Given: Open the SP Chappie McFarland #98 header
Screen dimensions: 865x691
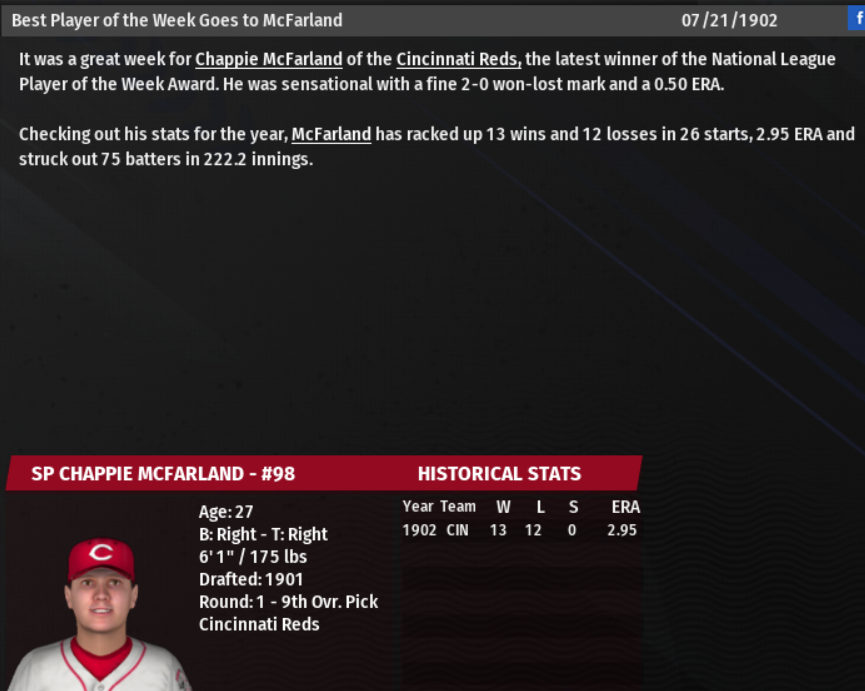Looking at the screenshot, I should coord(163,474).
